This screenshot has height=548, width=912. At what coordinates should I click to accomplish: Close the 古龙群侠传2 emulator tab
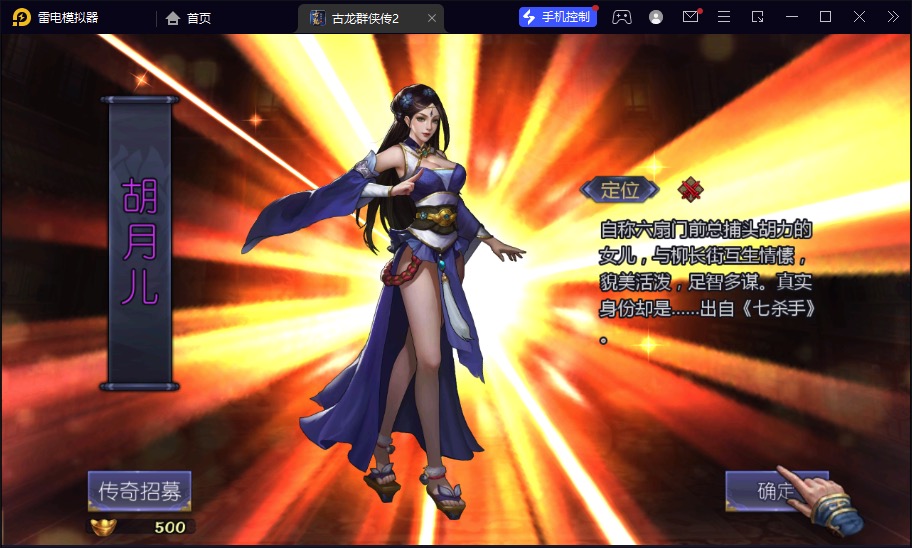coord(432,18)
